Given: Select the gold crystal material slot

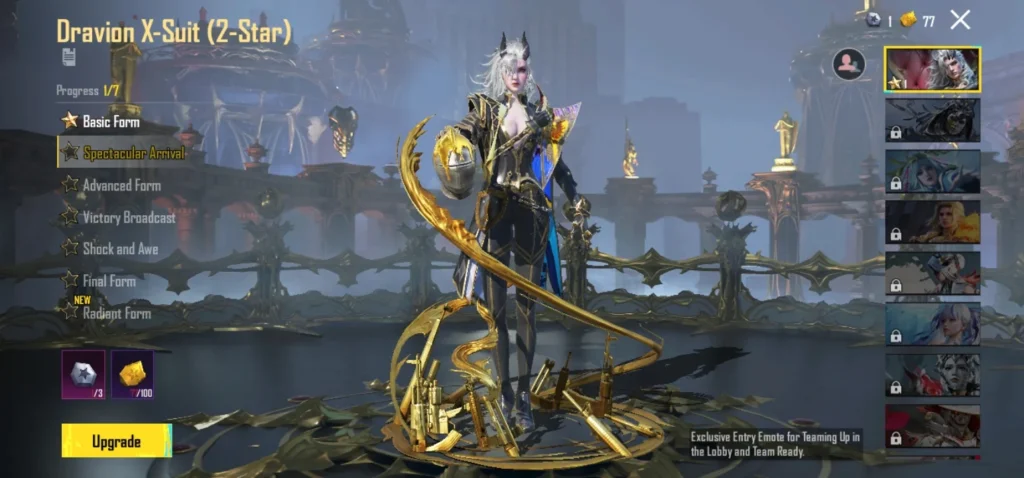Looking at the screenshot, I should (132, 374).
